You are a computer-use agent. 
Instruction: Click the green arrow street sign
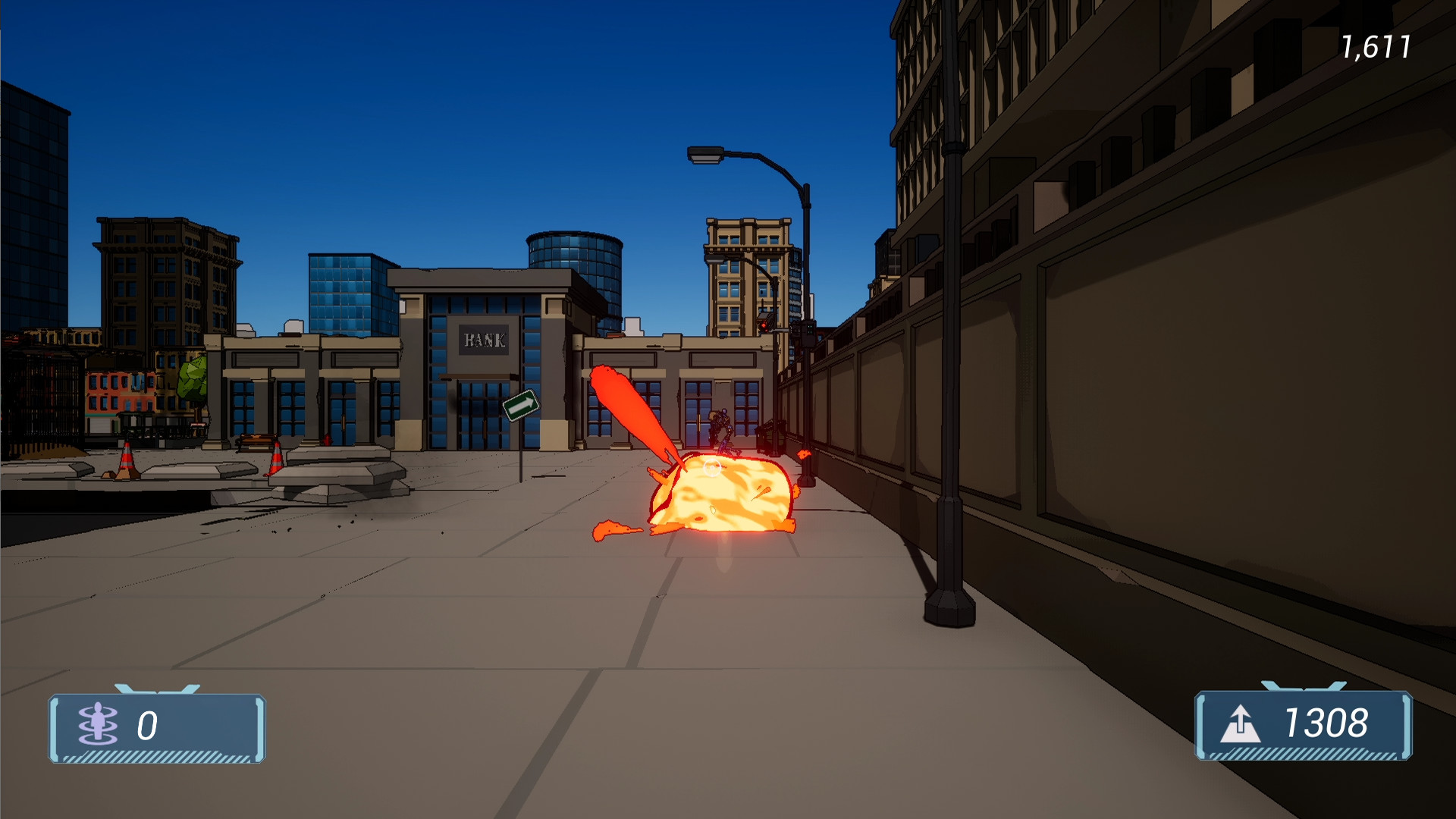[521, 406]
